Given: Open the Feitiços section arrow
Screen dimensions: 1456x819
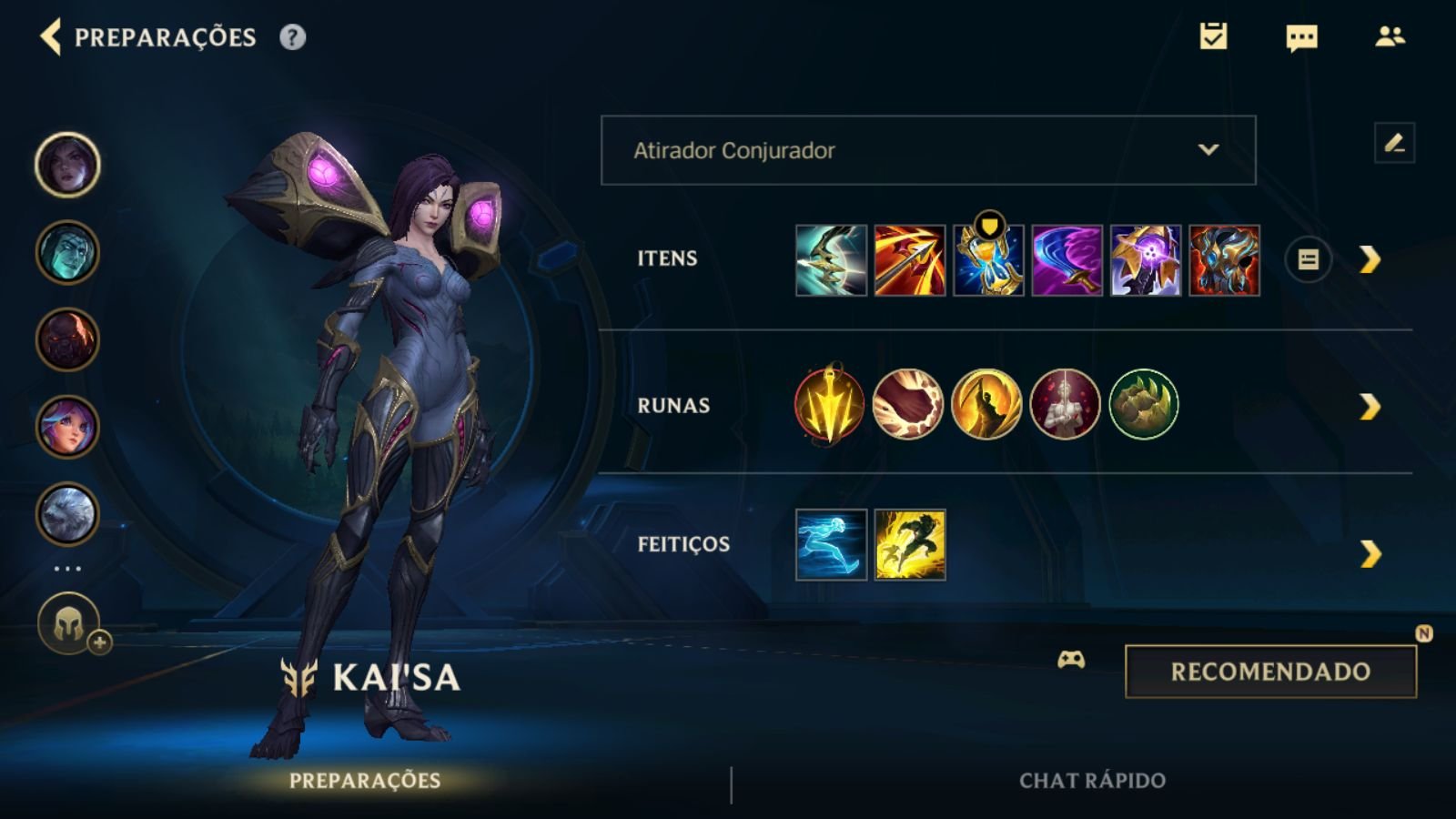Looking at the screenshot, I should tap(1370, 553).
